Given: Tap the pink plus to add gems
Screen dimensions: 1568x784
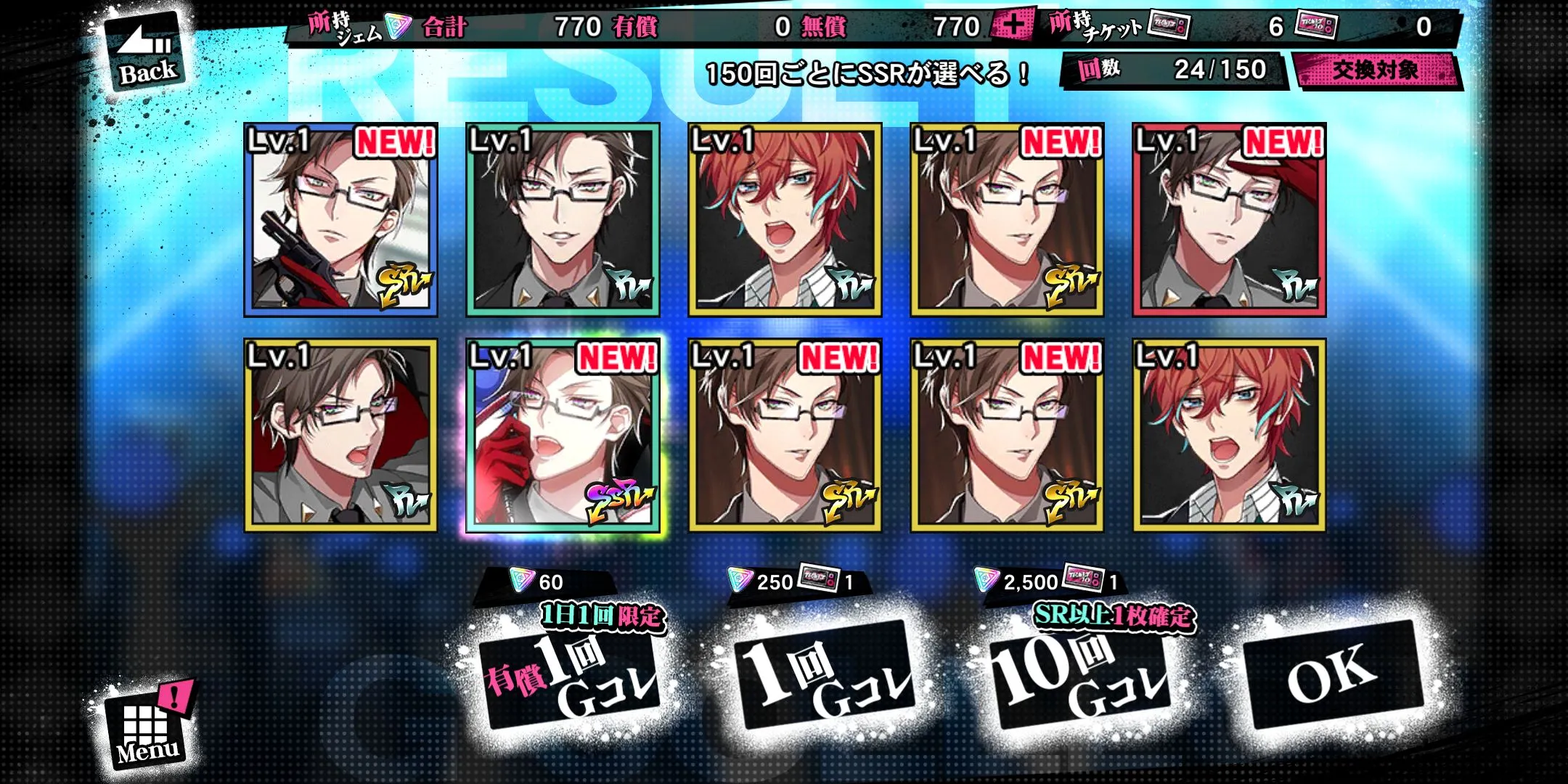Looking at the screenshot, I should (x=1013, y=27).
